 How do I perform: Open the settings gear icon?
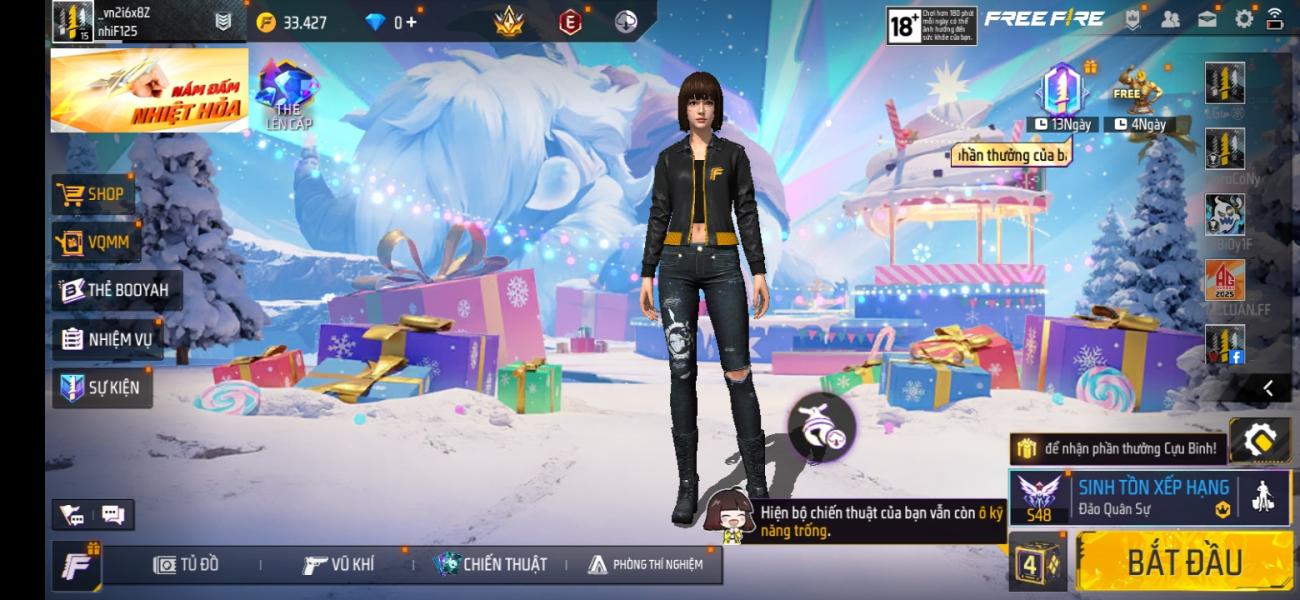1244,18
